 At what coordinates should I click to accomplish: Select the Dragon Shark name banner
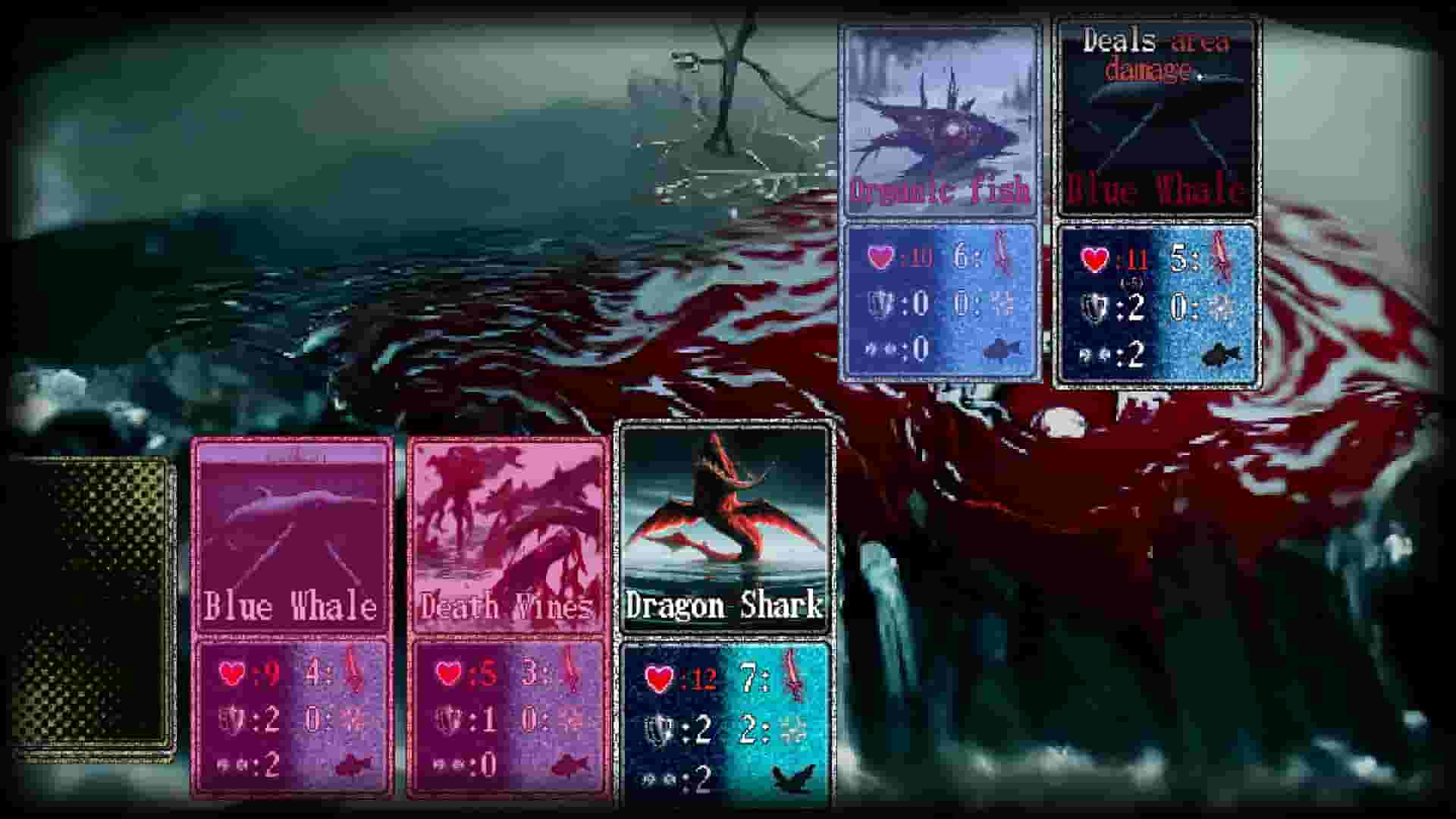pyautogui.click(x=723, y=606)
